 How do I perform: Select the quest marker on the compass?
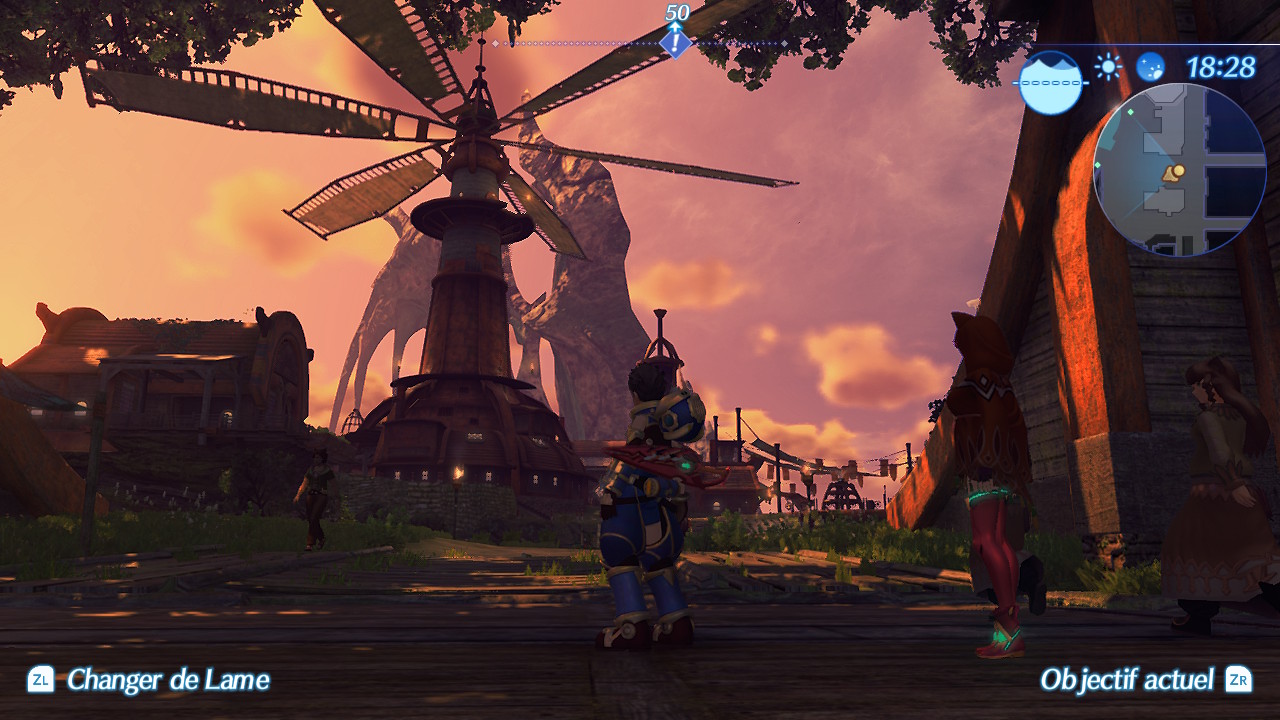click(x=676, y=43)
